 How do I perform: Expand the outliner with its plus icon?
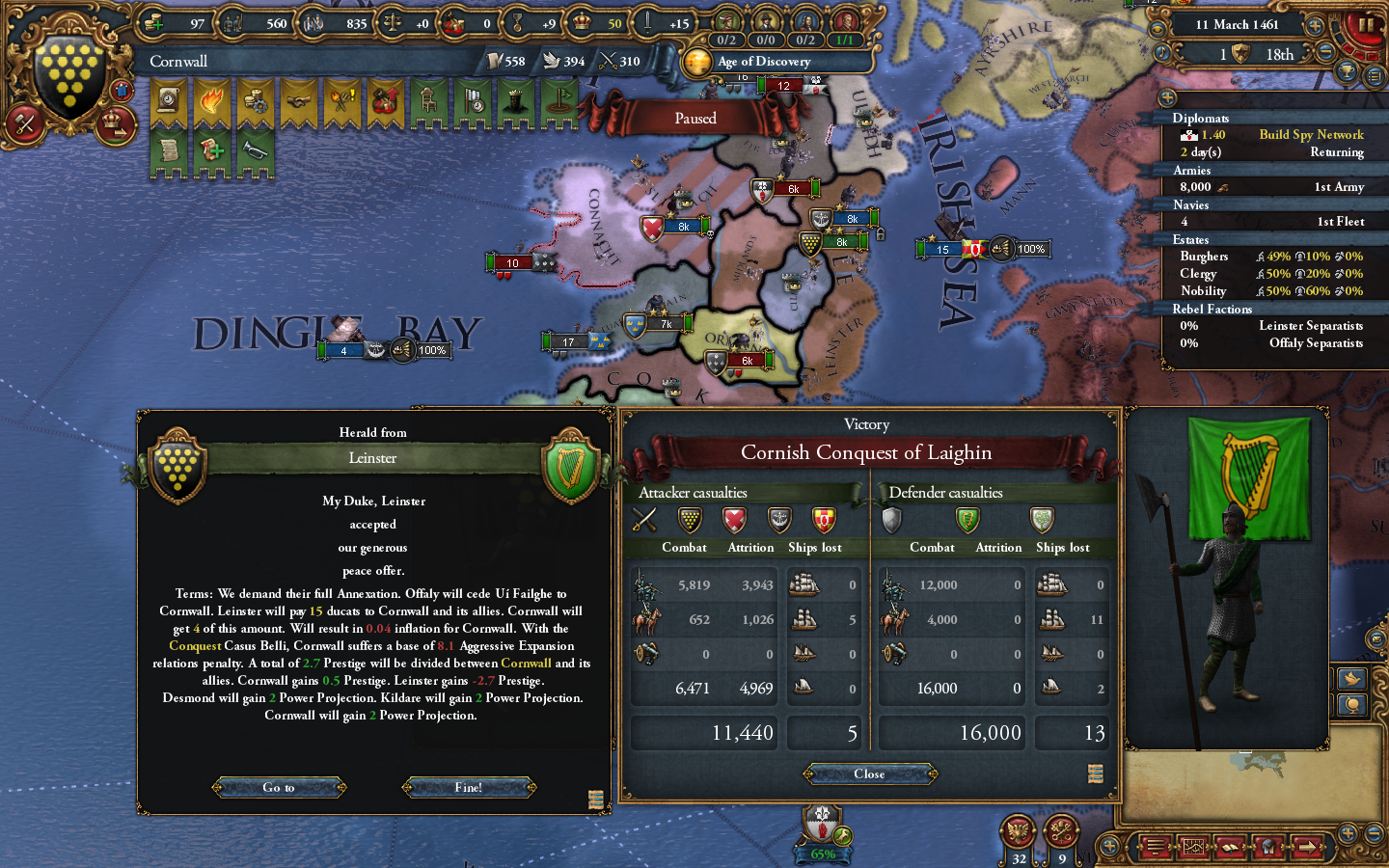[x=1167, y=96]
